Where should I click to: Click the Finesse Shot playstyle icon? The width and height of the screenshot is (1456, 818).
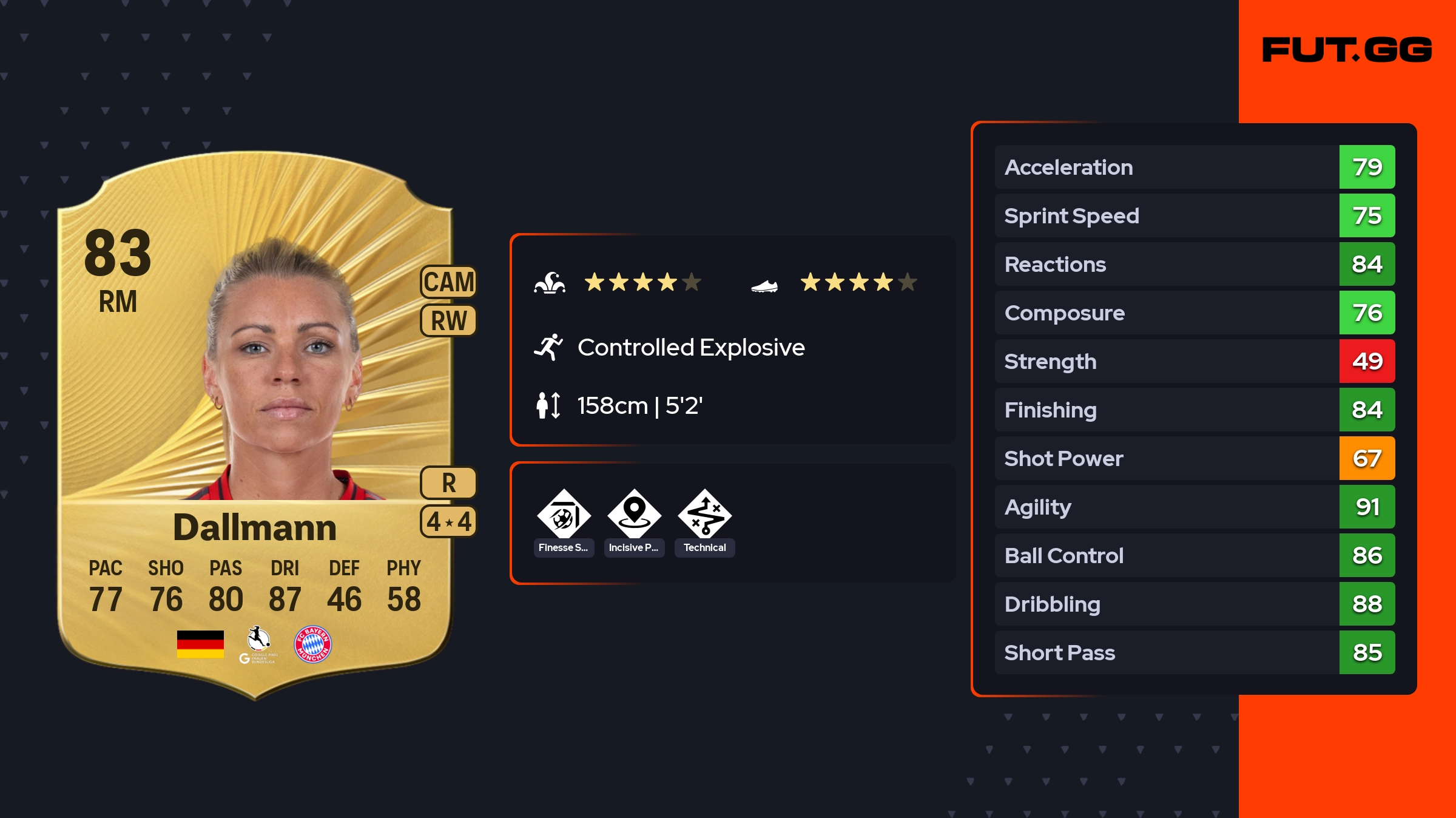coord(564,516)
